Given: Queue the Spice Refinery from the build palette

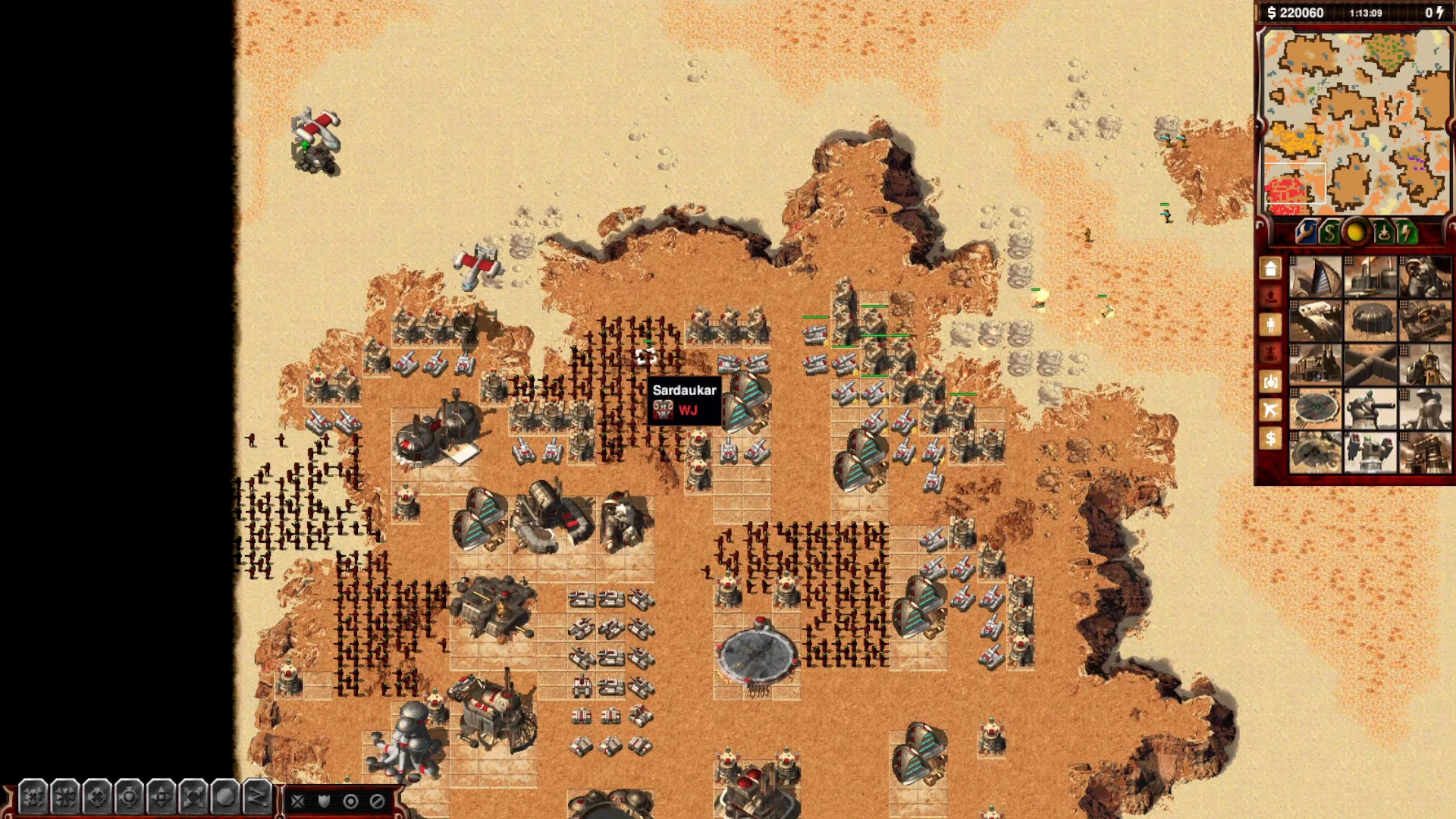Looking at the screenshot, I should [x=1370, y=277].
